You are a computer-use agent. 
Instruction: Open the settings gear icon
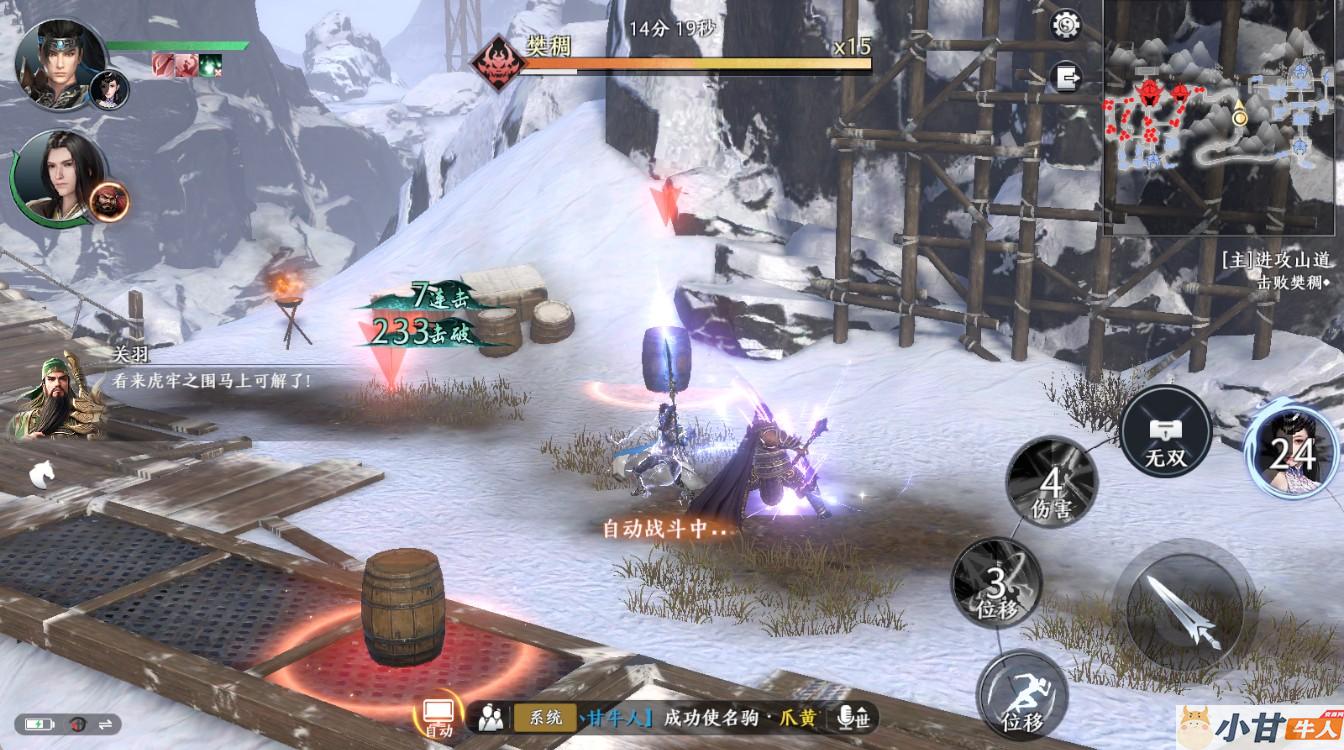(x=1067, y=24)
